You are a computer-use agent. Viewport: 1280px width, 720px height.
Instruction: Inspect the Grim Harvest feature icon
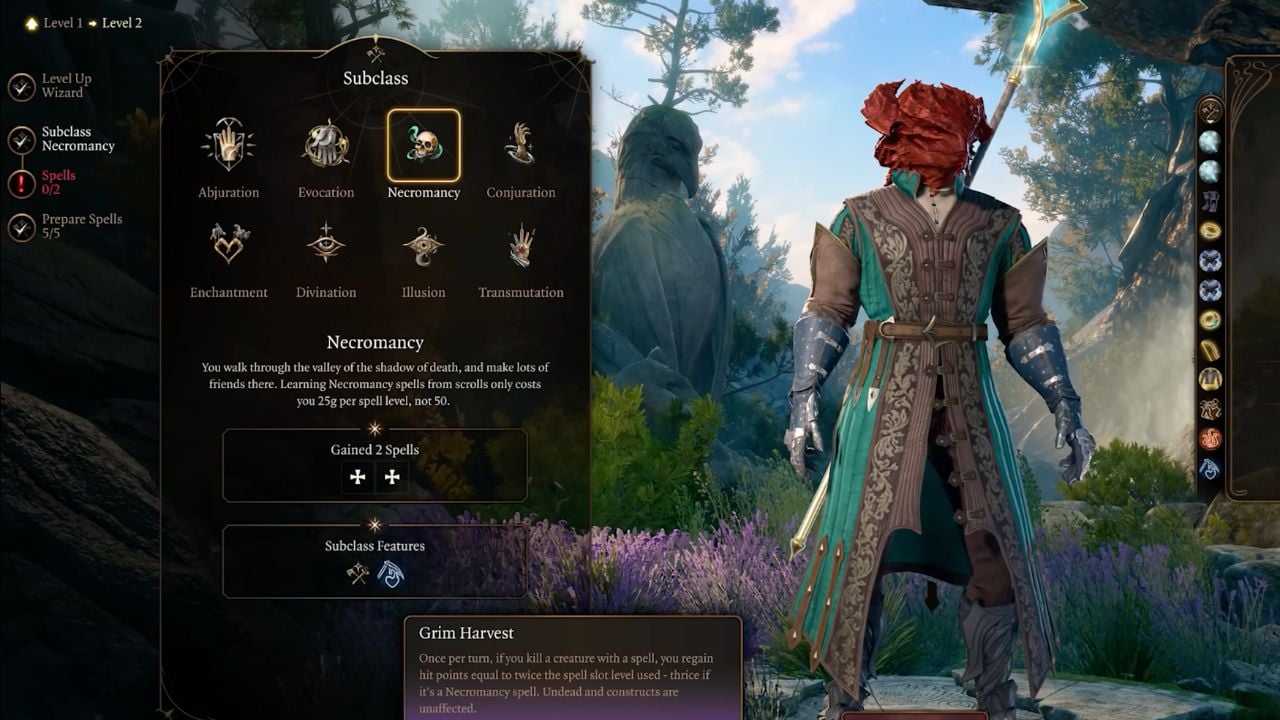click(x=391, y=574)
